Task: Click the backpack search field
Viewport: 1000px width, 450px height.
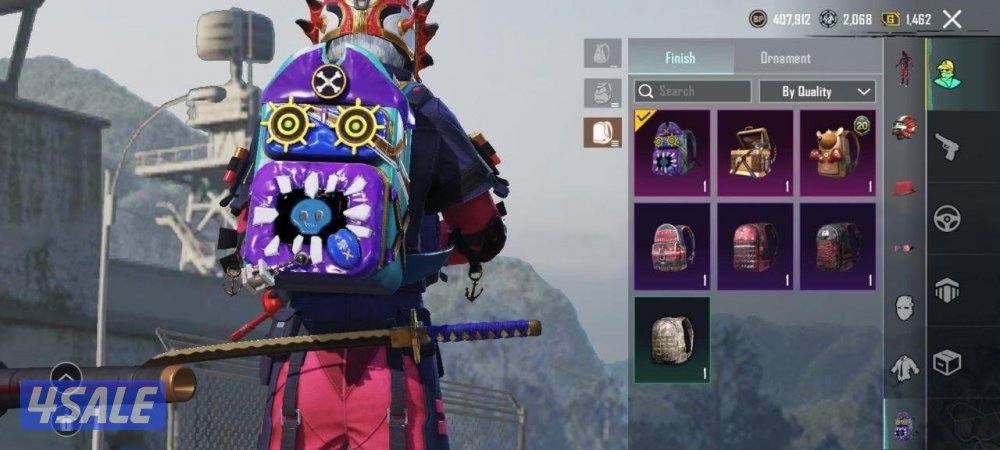Action: click(x=692, y=91)
